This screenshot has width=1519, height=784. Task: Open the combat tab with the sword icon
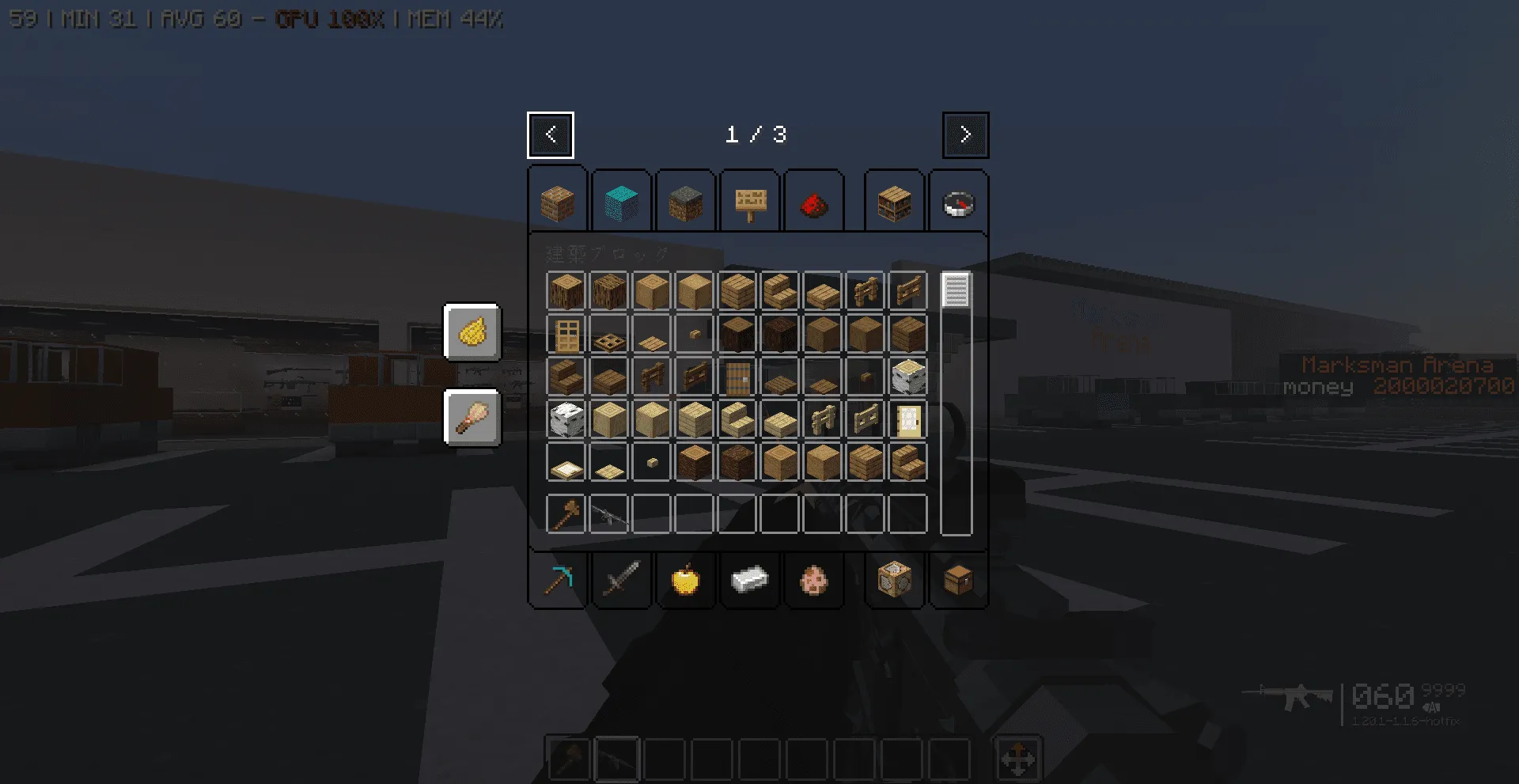[x=622, y=581]
